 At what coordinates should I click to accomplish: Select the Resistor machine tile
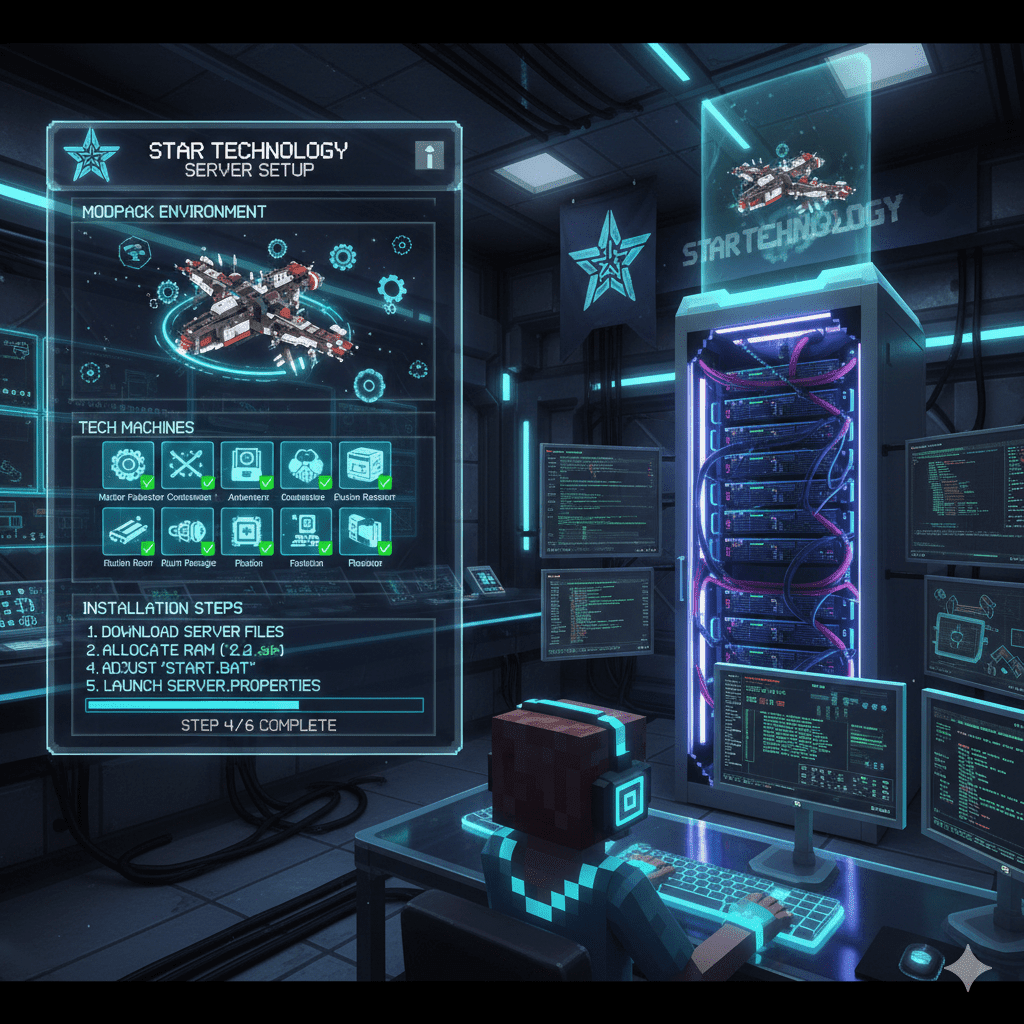click(x=365, y=532)
